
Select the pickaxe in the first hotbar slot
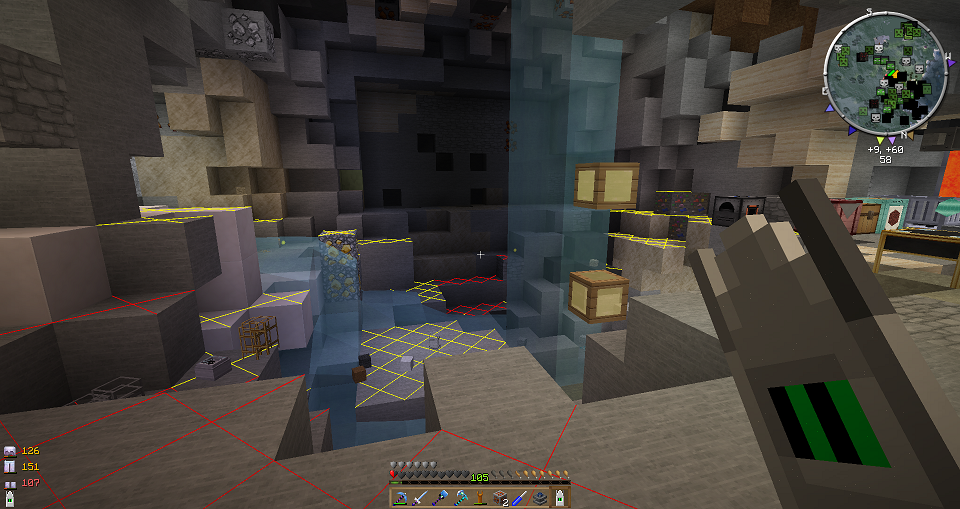(x=400, y=497)
